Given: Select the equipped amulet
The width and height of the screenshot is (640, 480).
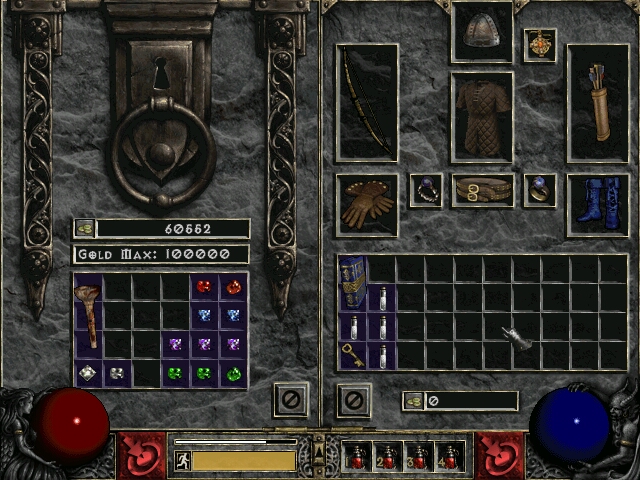Looking at the screenshot, I should coord(540,45).
